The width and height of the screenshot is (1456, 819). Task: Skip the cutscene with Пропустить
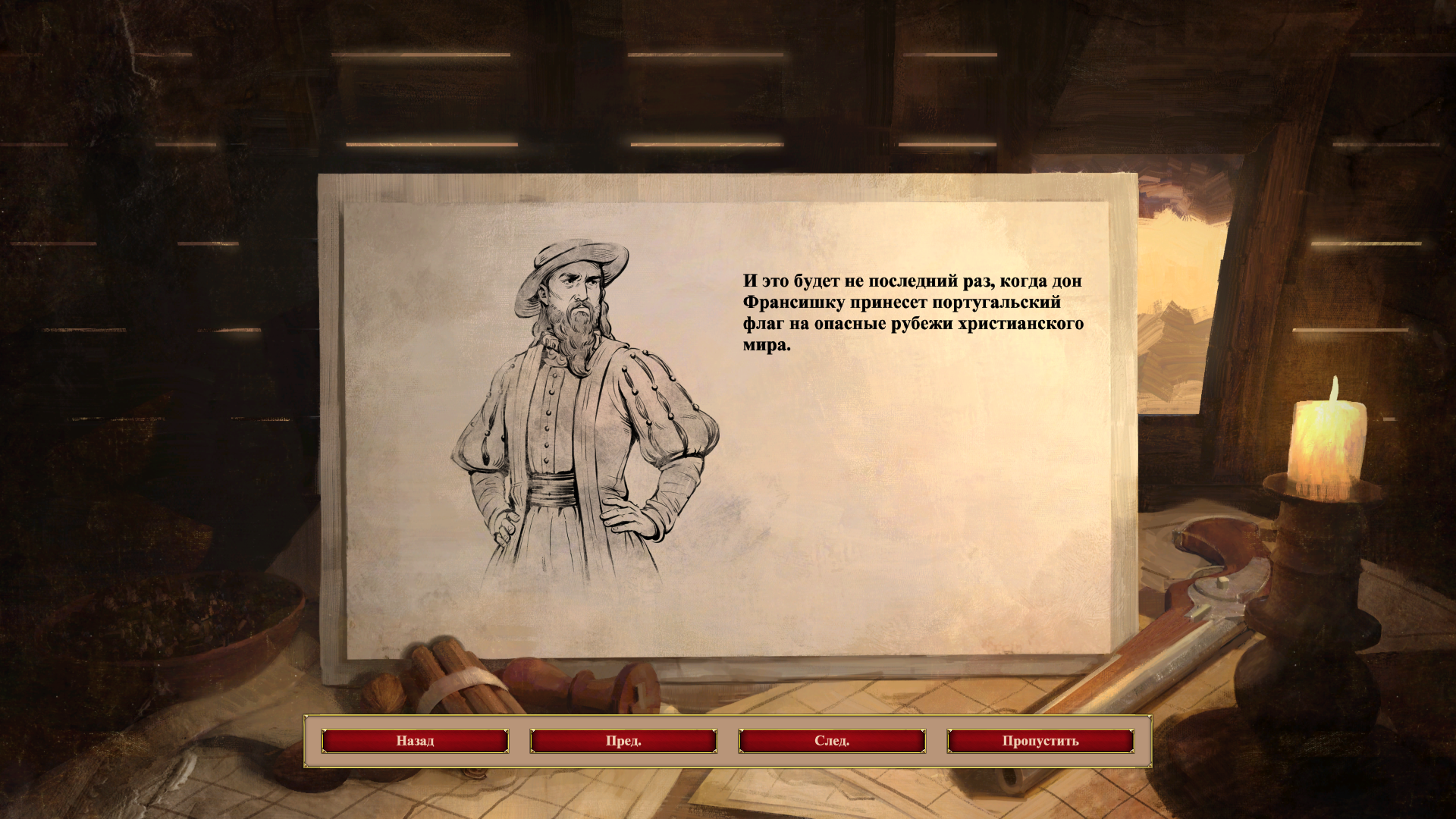1040,741
